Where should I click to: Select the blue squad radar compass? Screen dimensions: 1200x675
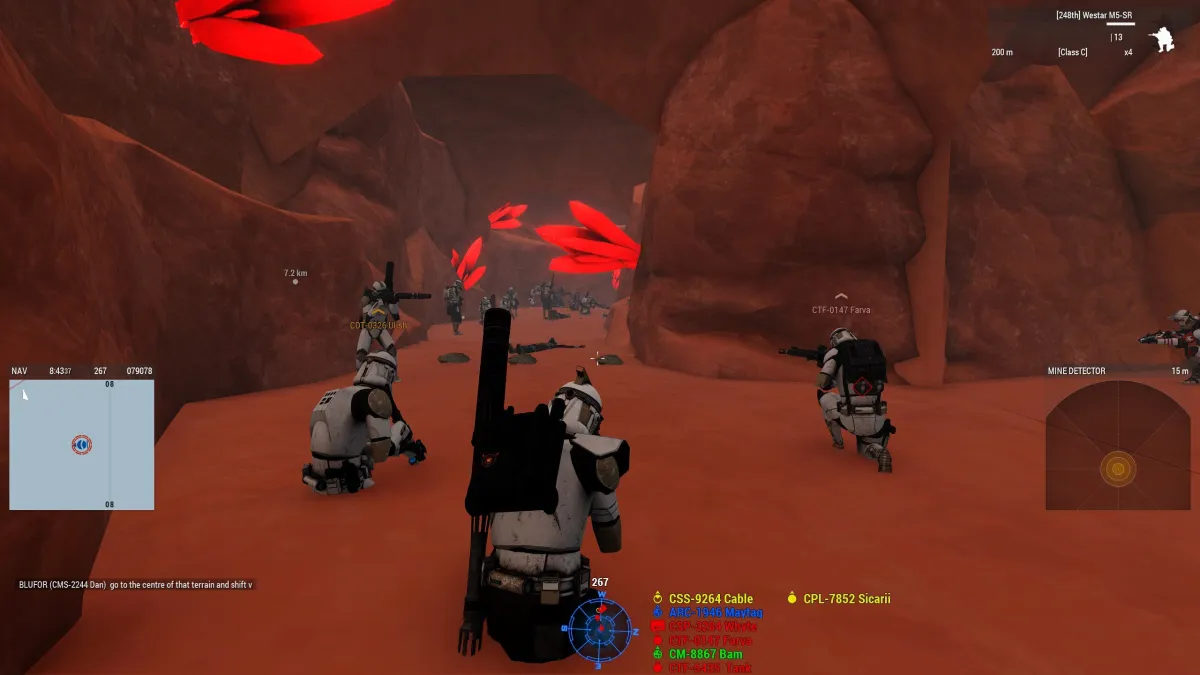coord(600,630)
